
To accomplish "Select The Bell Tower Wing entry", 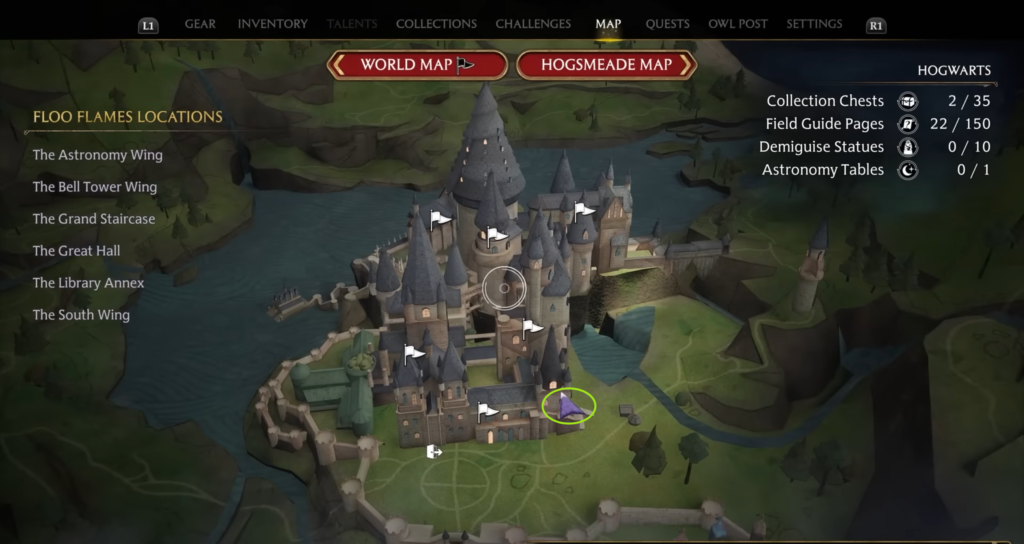I will [94, 187].
